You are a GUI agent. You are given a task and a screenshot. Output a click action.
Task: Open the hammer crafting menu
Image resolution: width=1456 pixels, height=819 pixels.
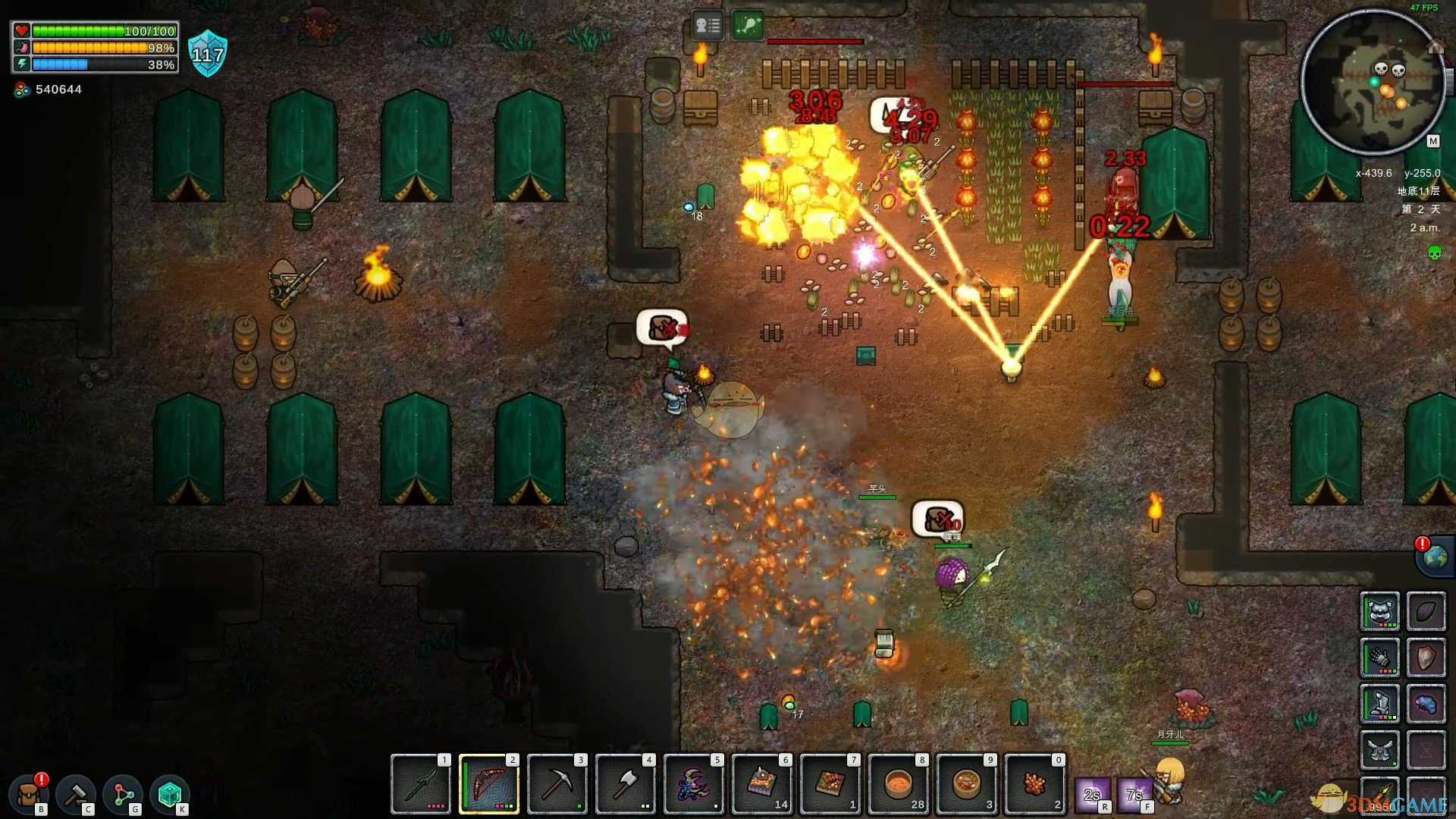tap(76, 794)
